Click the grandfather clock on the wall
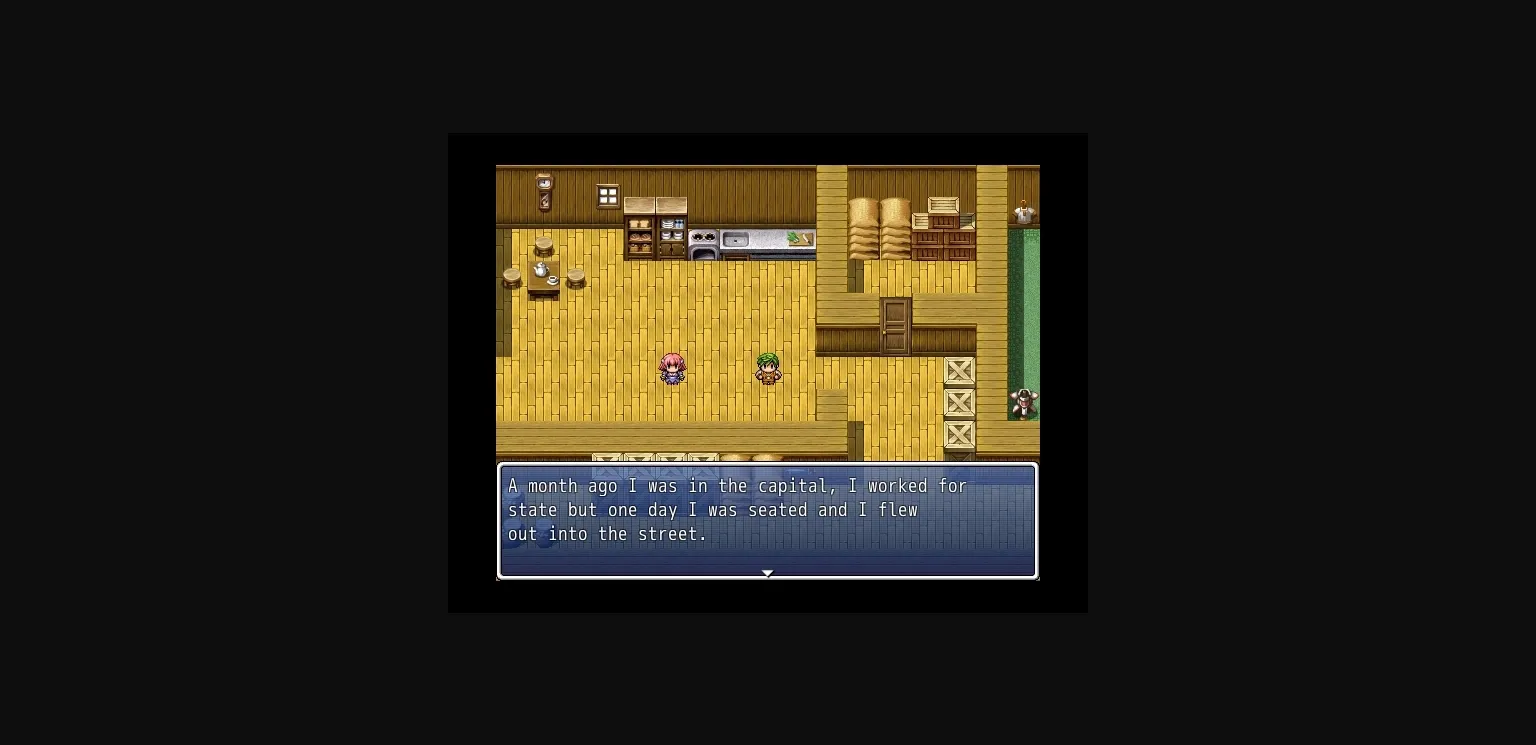Screen dimensions: 1536x745 pos(543,192)
